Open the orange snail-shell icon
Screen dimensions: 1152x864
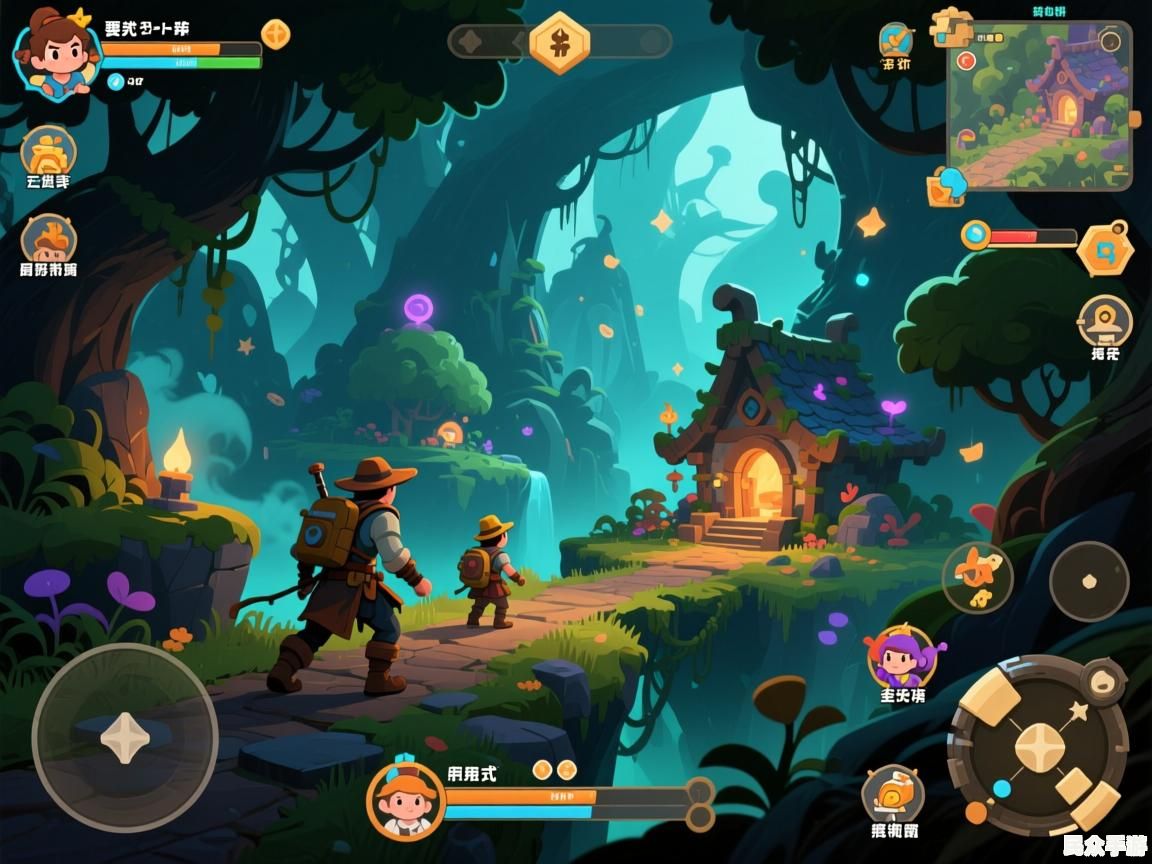point(892,795)
